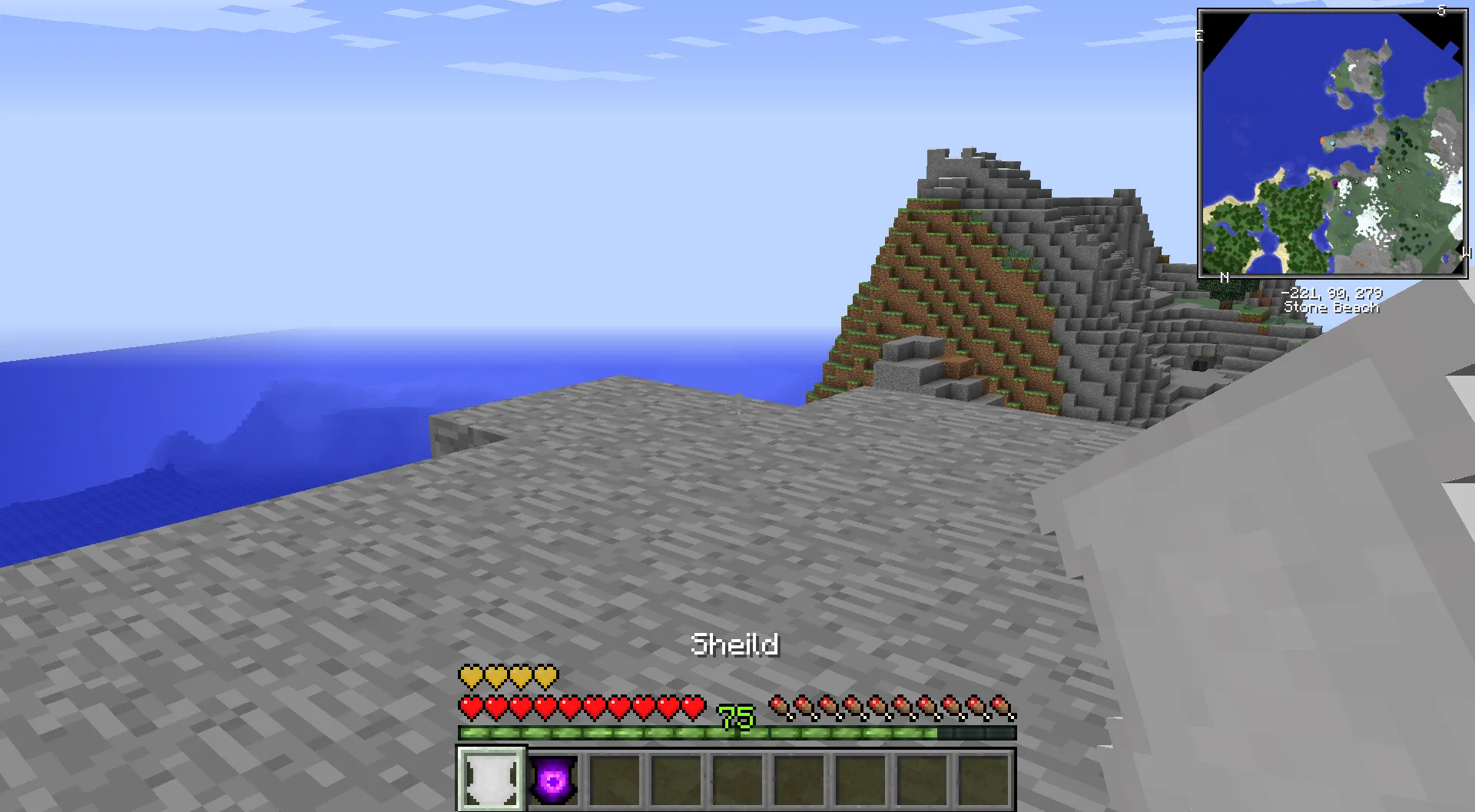The height and width of the screenshot is (812, 1475).
Task: Click the E edge marker of the minimap
Action: click(1201, 34)
